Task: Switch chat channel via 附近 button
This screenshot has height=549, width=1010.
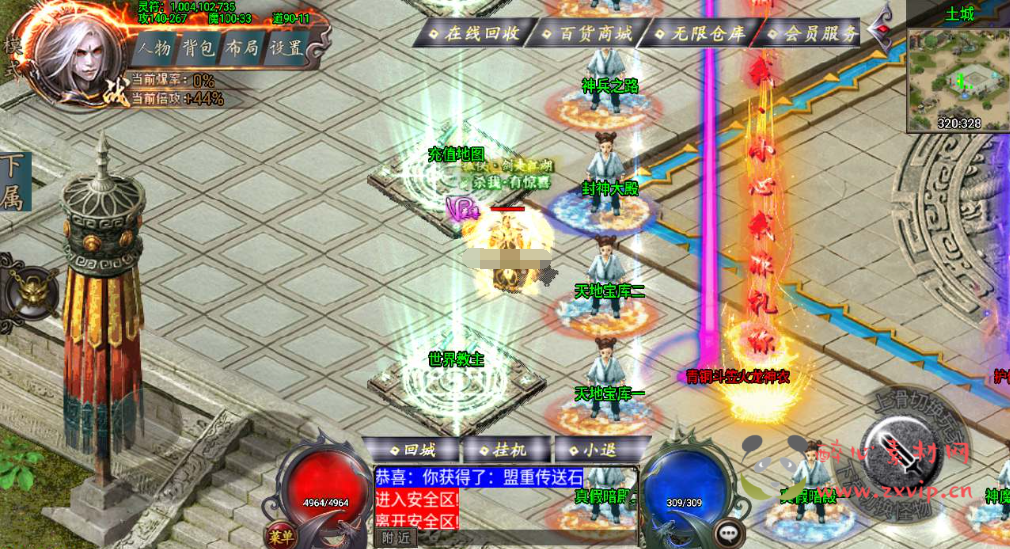Action: [x=397, y=538]
